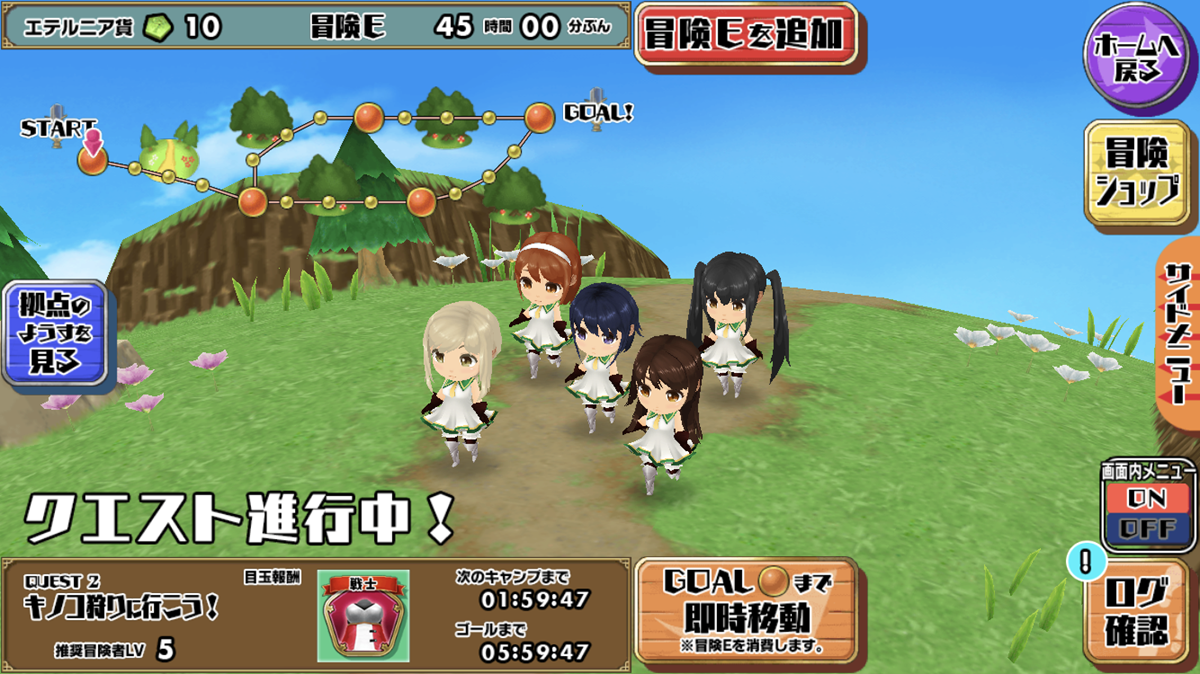Select the GOAL node on route map
Screen dimensions: 1200x674
tap(539, 118)
